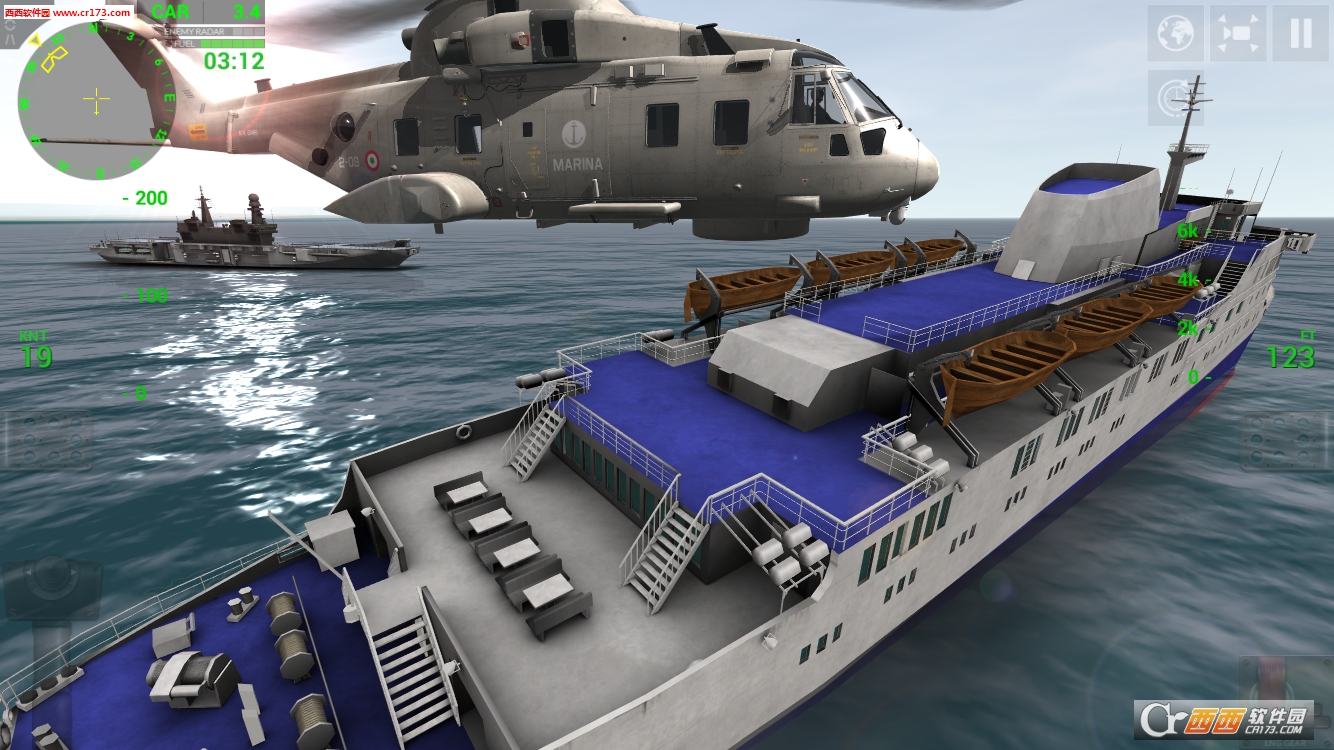Open the world map with the globe icon
The width and height of the screenshot is (1334, 750).
pos(1175,32)
